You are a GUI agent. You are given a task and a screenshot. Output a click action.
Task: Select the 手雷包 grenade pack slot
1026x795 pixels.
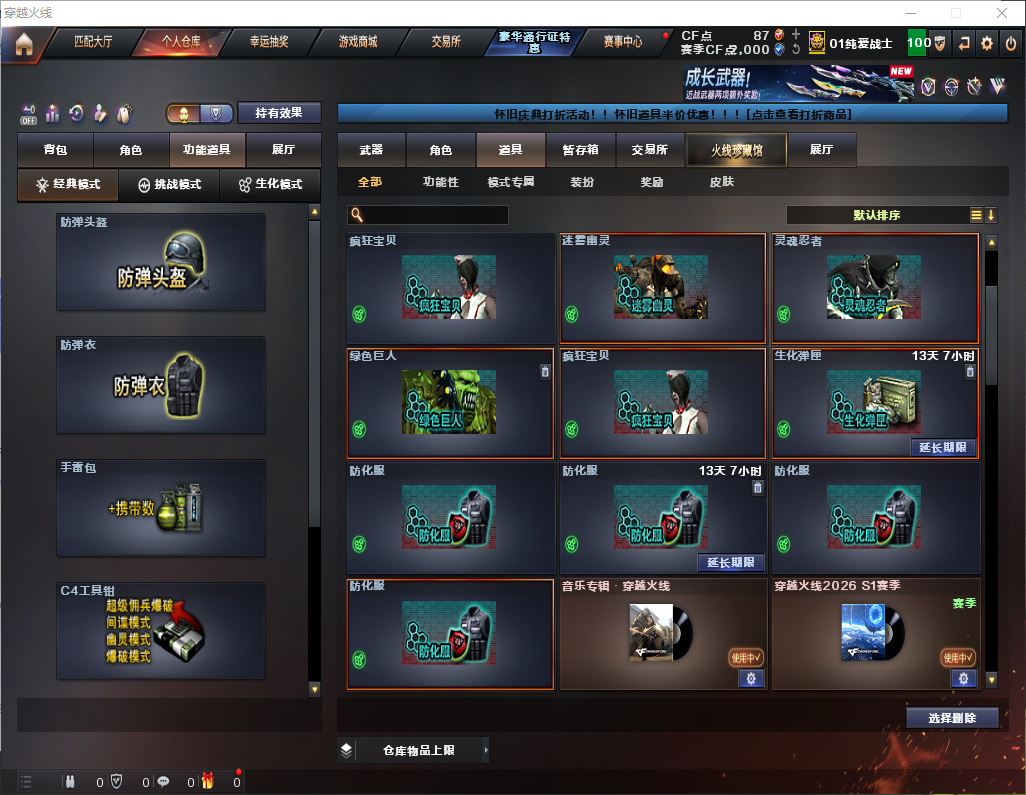[161, 508]
